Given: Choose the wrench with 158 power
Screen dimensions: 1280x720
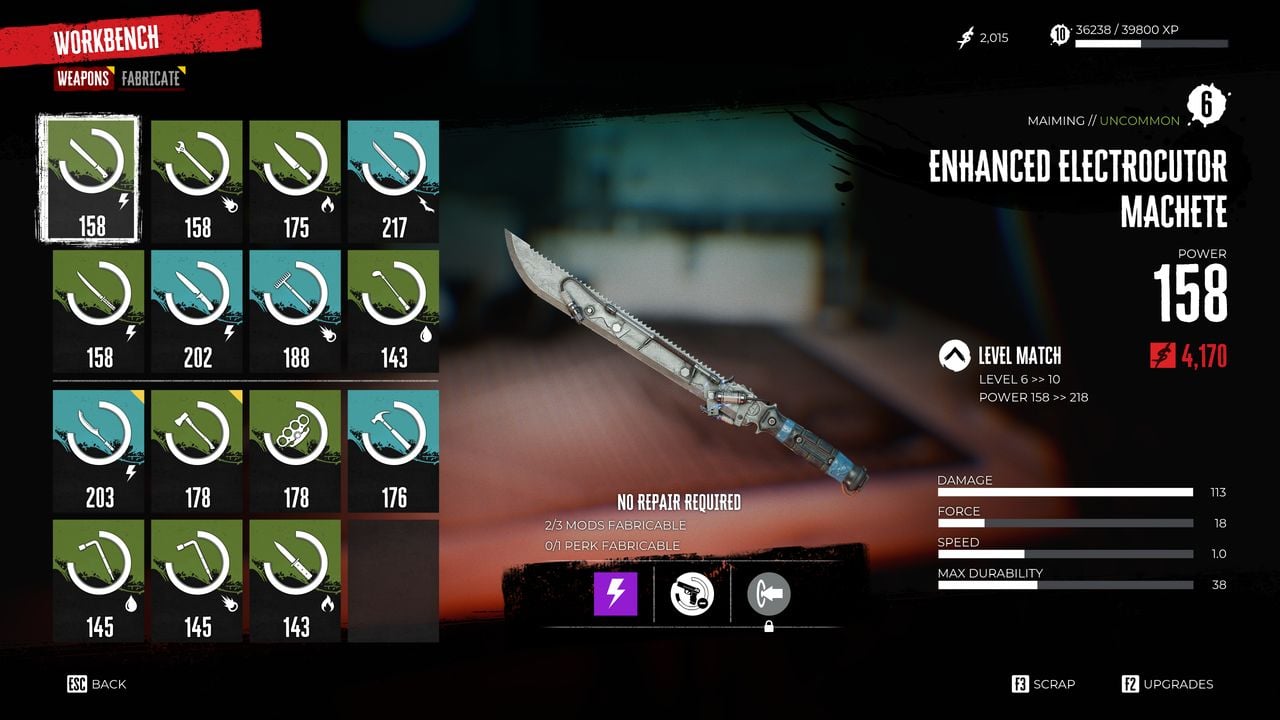Looking at the screenshot, I should [x=197, y=181].
